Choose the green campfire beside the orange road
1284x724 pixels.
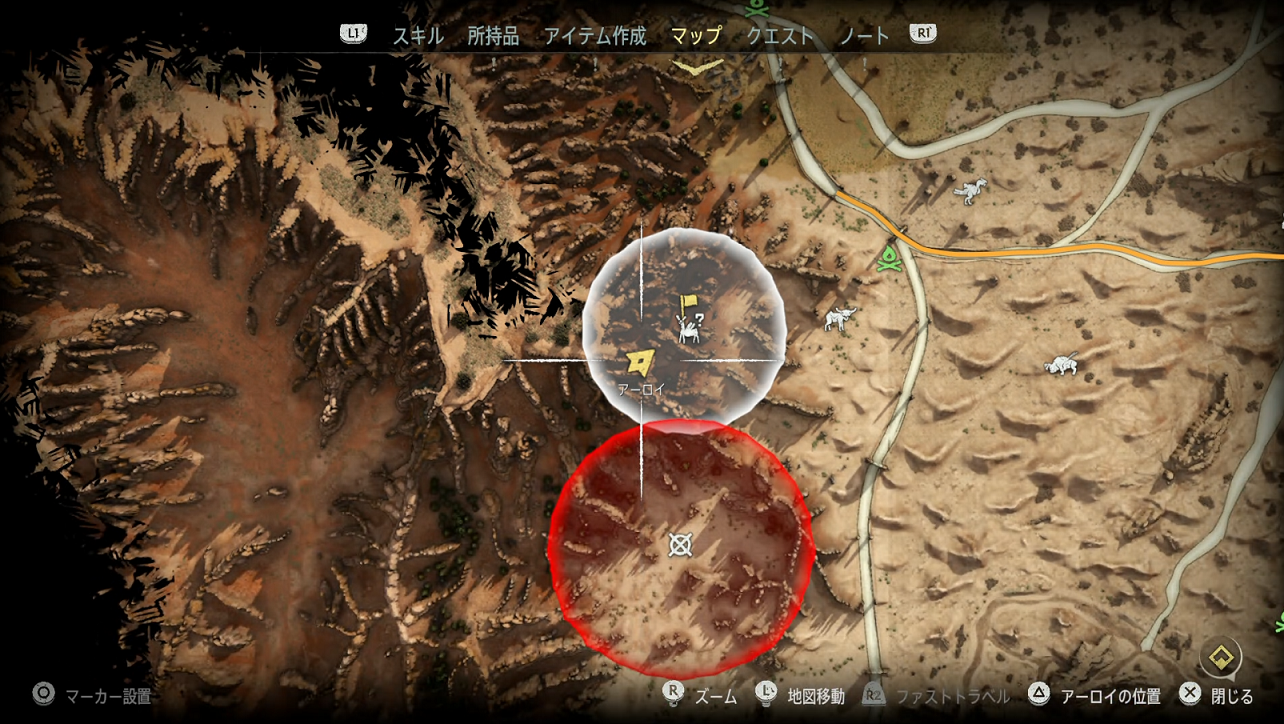[x=887, y=259]
